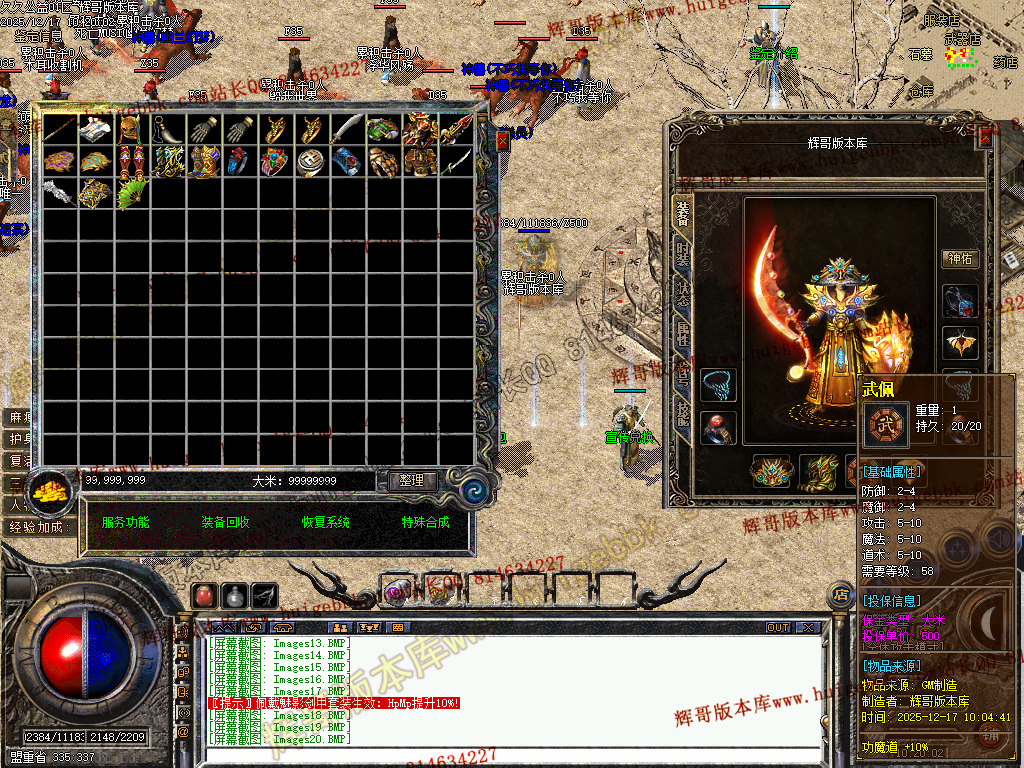Viewport: 1024px width, 768px height.
Task: Click the 神佑 button on the character panel
Action: coord(960,259)
